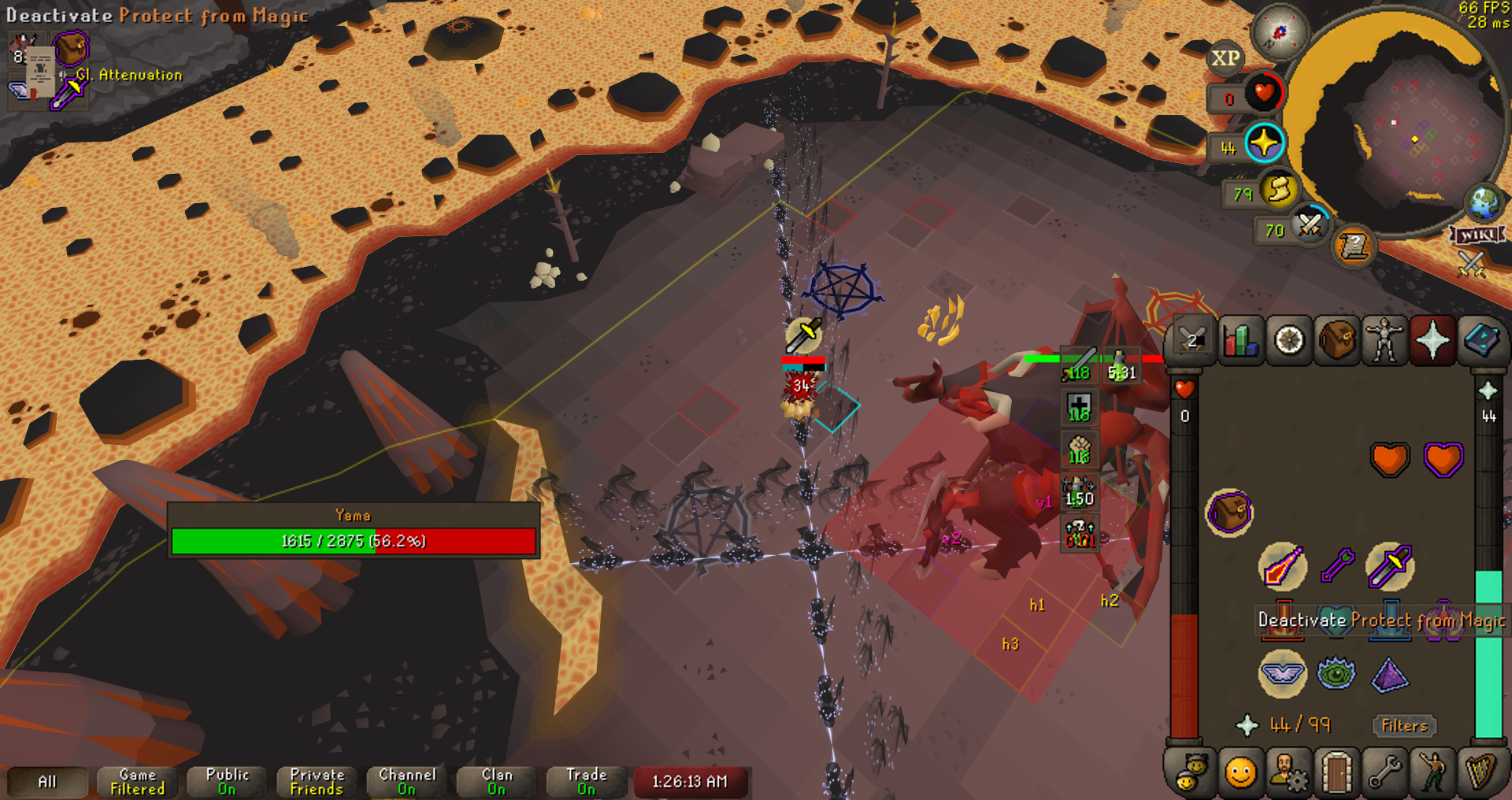Image resolution: width=1512 pixels, height=800 pixels.
Task: Switch the Public chat filter
Action: (x=228, y=781)
